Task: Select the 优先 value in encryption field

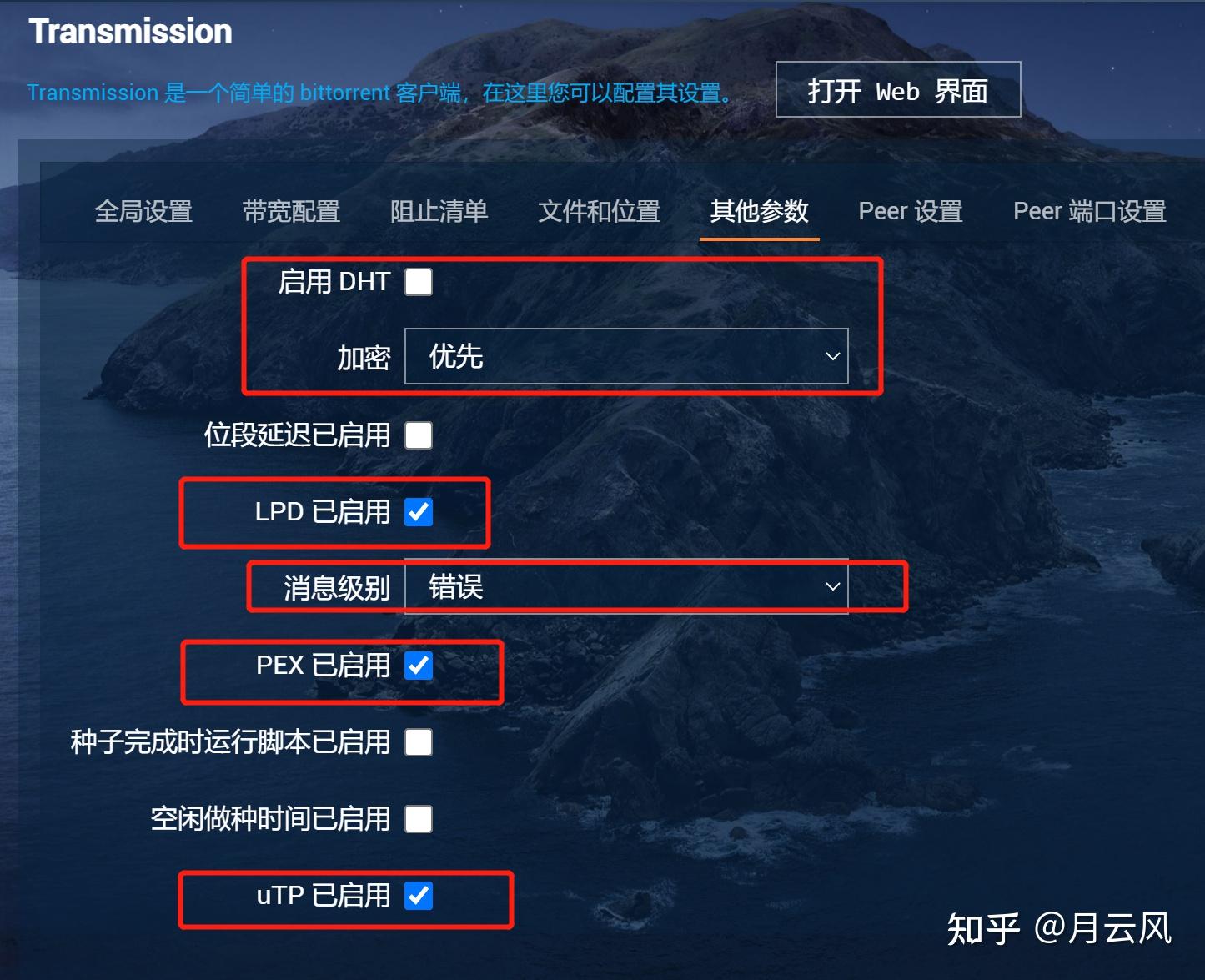Action: (x=453, y=355)
